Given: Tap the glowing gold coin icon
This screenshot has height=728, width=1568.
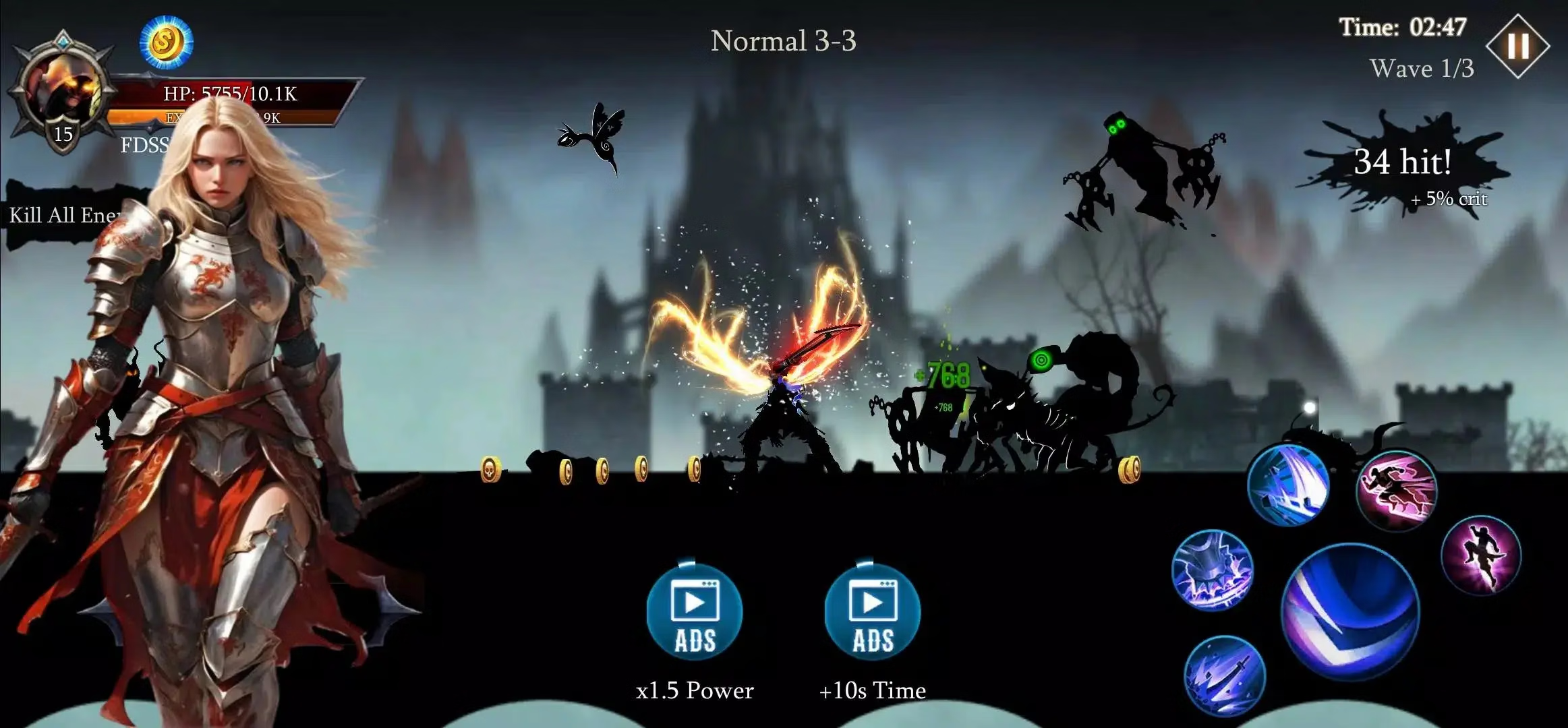Looking at the screenshot, I should coord(166,42).
